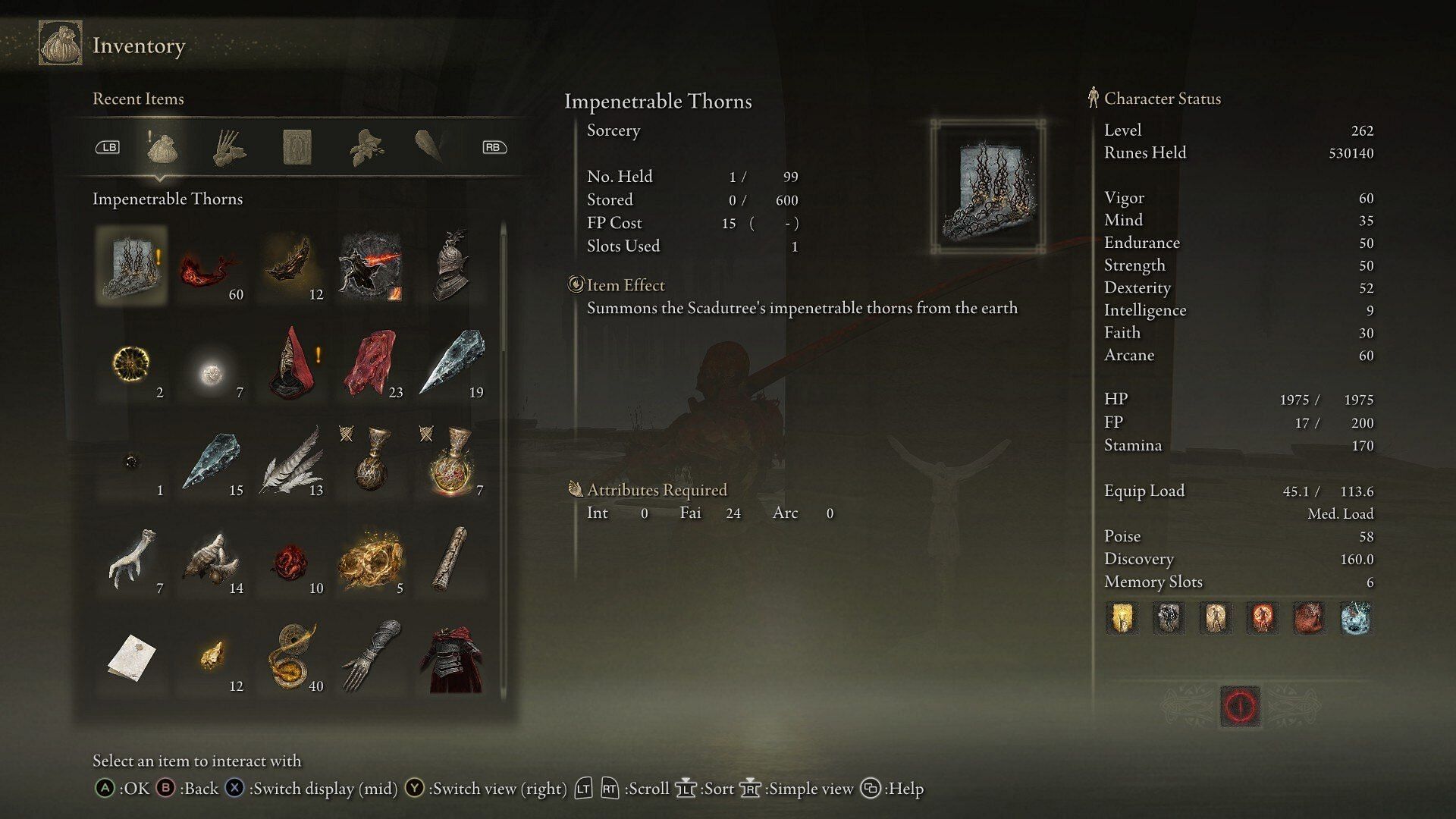This screenshot has height=819, width=1456.
Task: Select the golden glowing rings item
Action: [x=371, y=560]
